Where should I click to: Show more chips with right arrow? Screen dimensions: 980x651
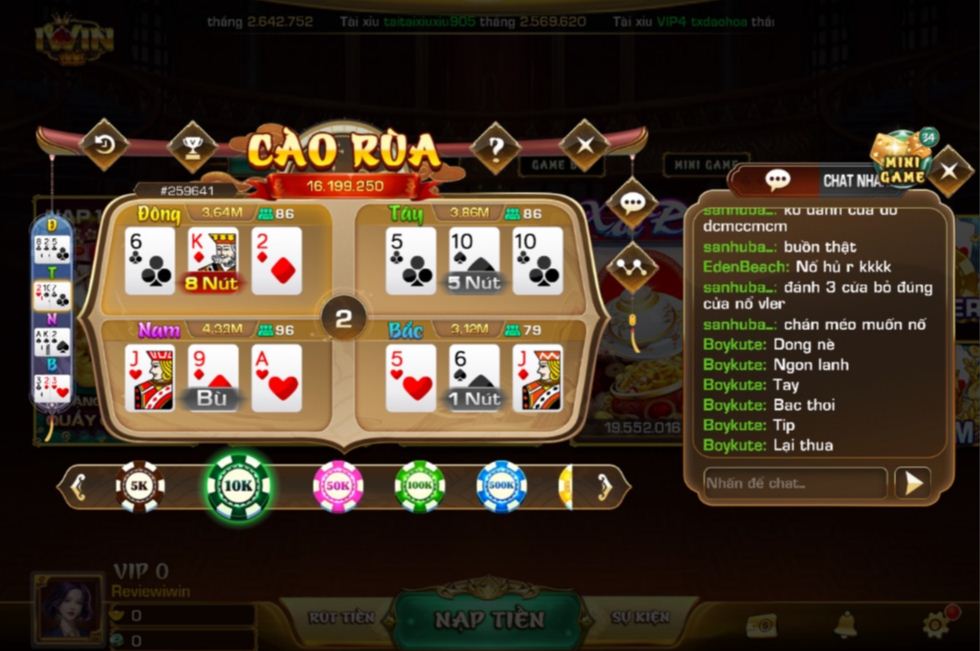(x=604, y=487)
